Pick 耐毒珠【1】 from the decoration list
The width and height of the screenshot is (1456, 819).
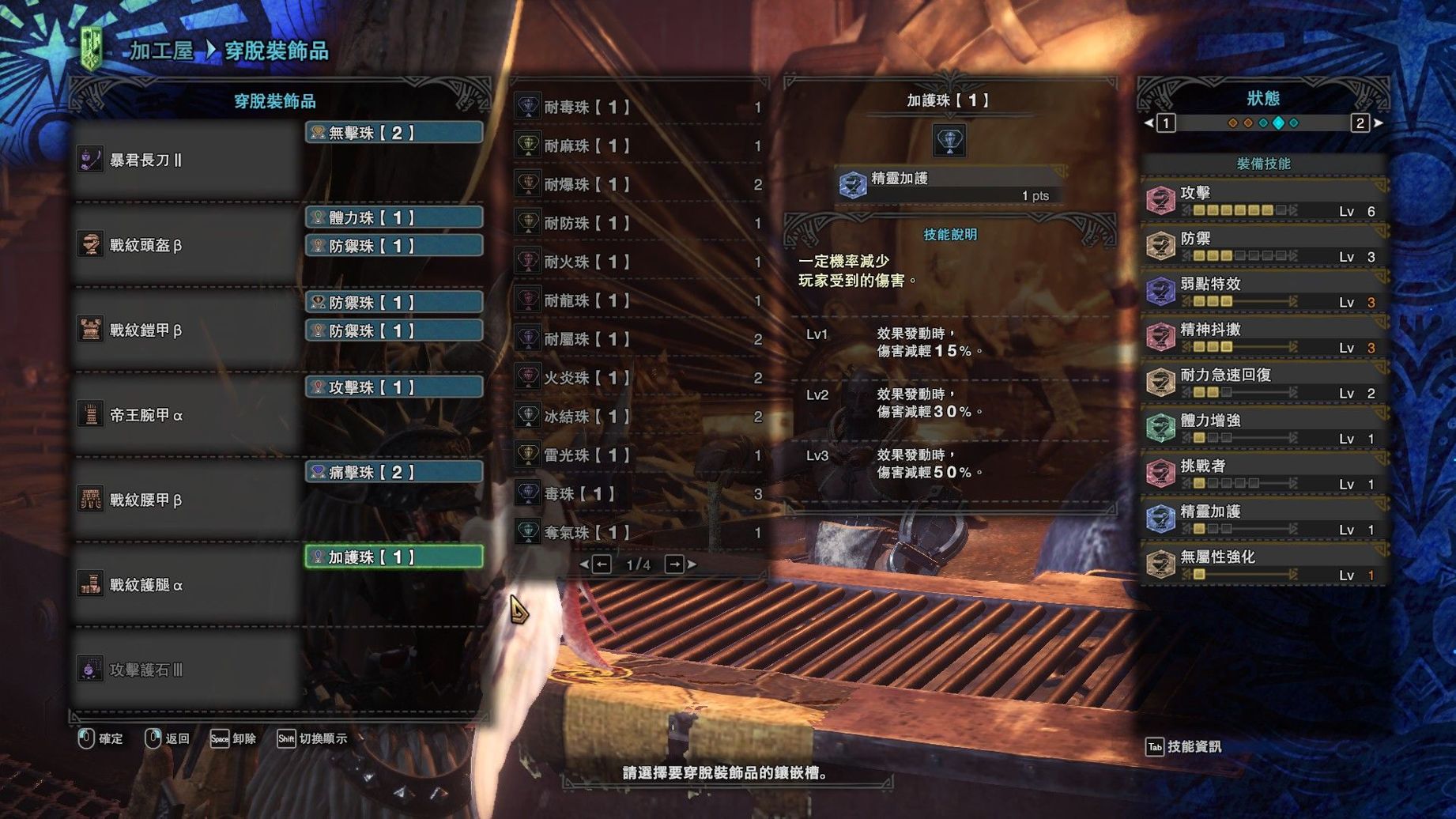point(639,107)
